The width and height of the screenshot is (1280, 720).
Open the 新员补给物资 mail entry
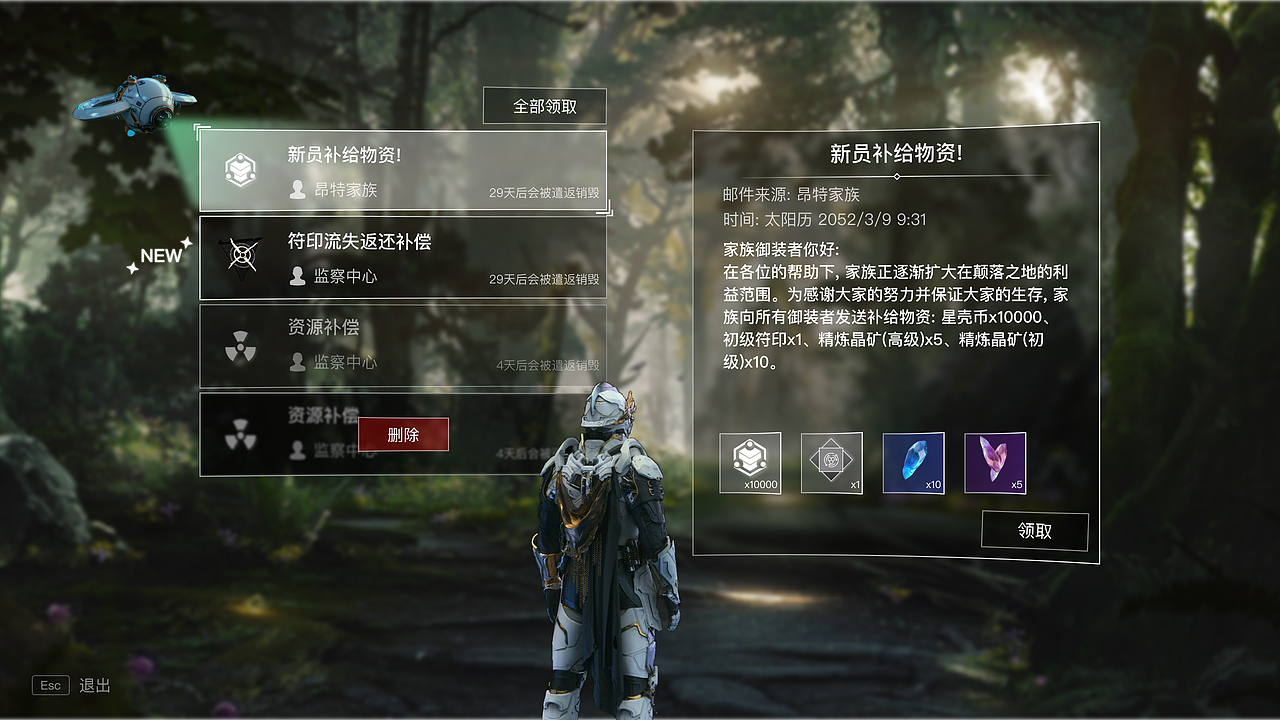[400, 170]
